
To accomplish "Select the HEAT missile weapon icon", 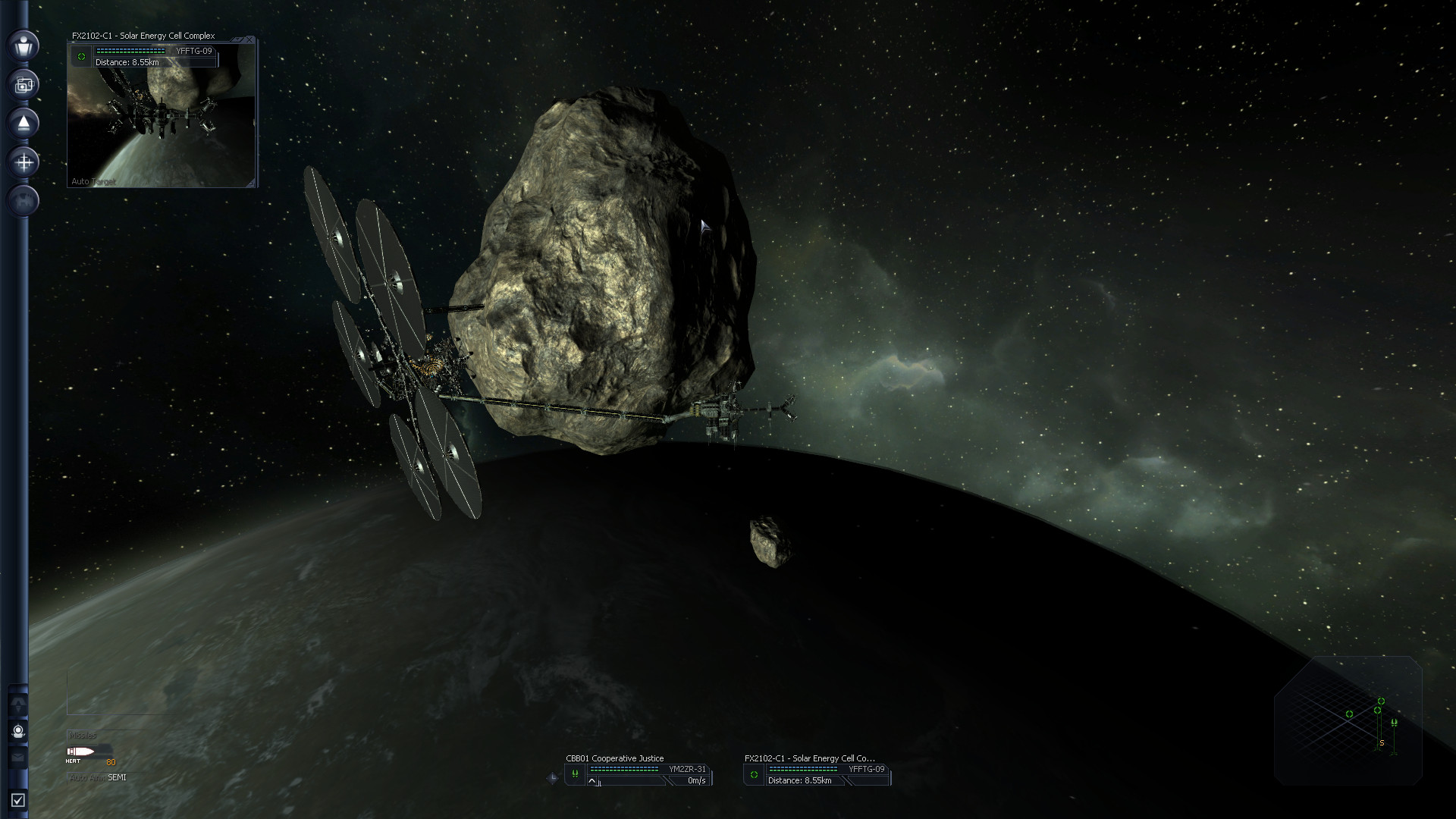I will tap(81, 752).
